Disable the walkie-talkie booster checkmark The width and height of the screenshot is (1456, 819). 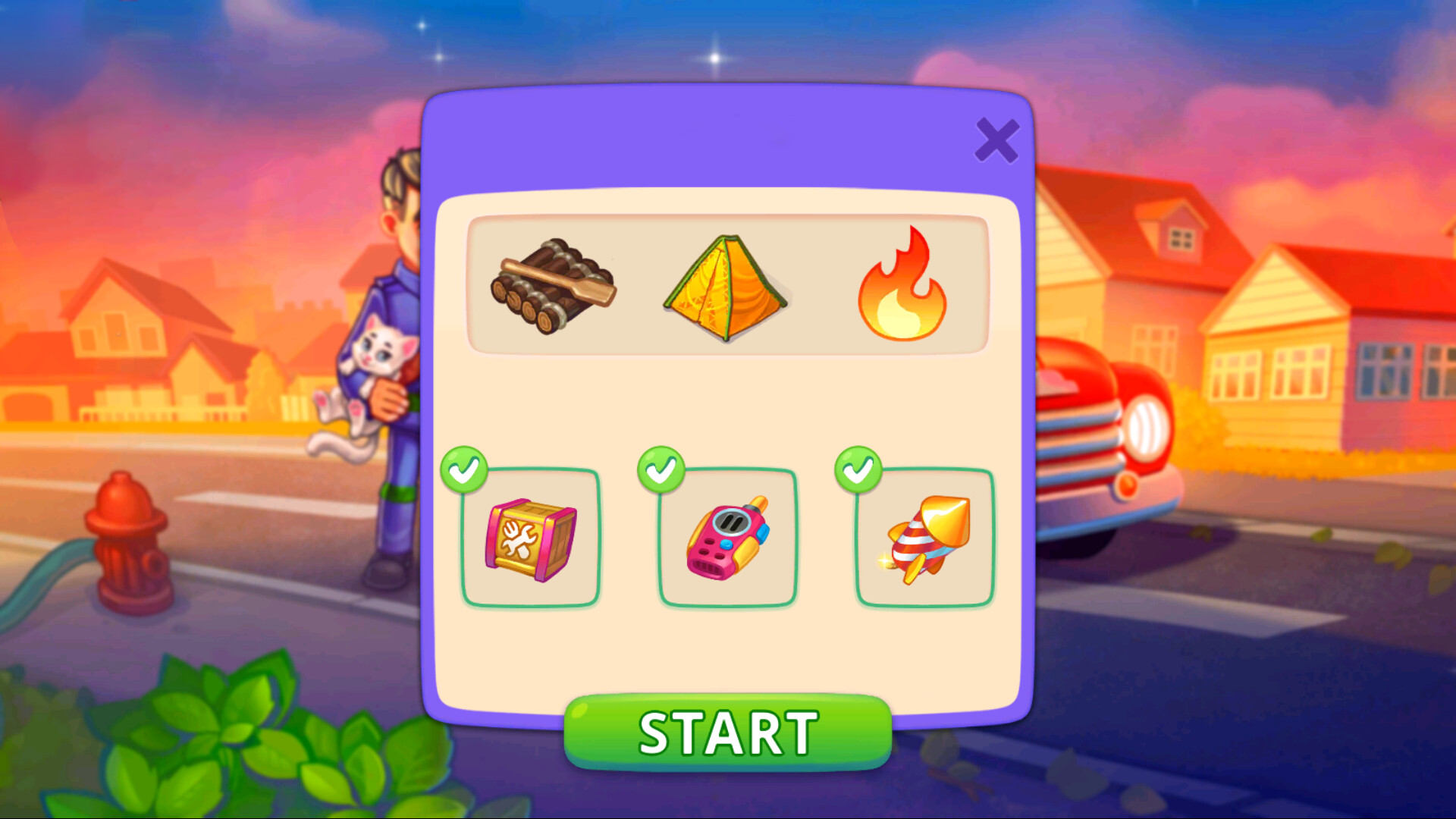coord(662,470)
